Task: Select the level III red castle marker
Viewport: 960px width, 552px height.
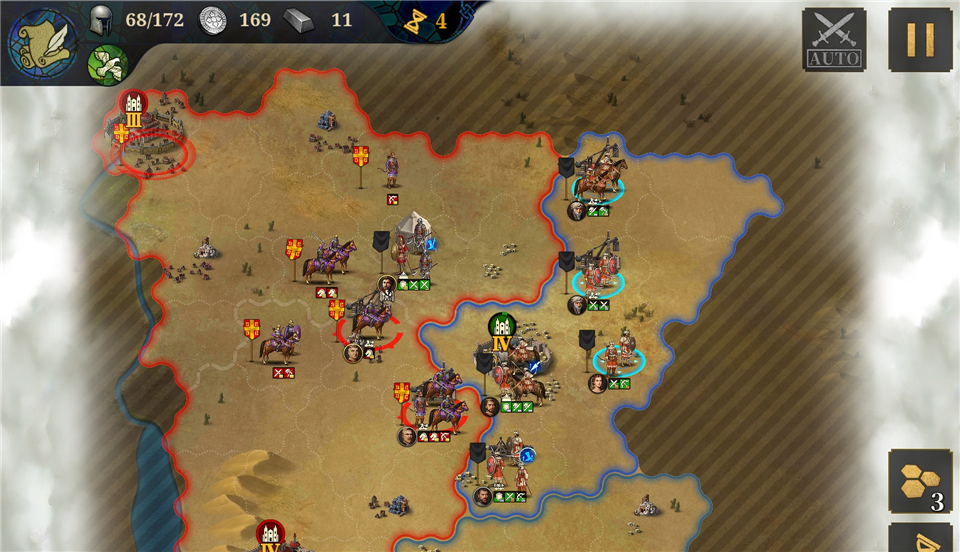Action: tap(134, 108)
